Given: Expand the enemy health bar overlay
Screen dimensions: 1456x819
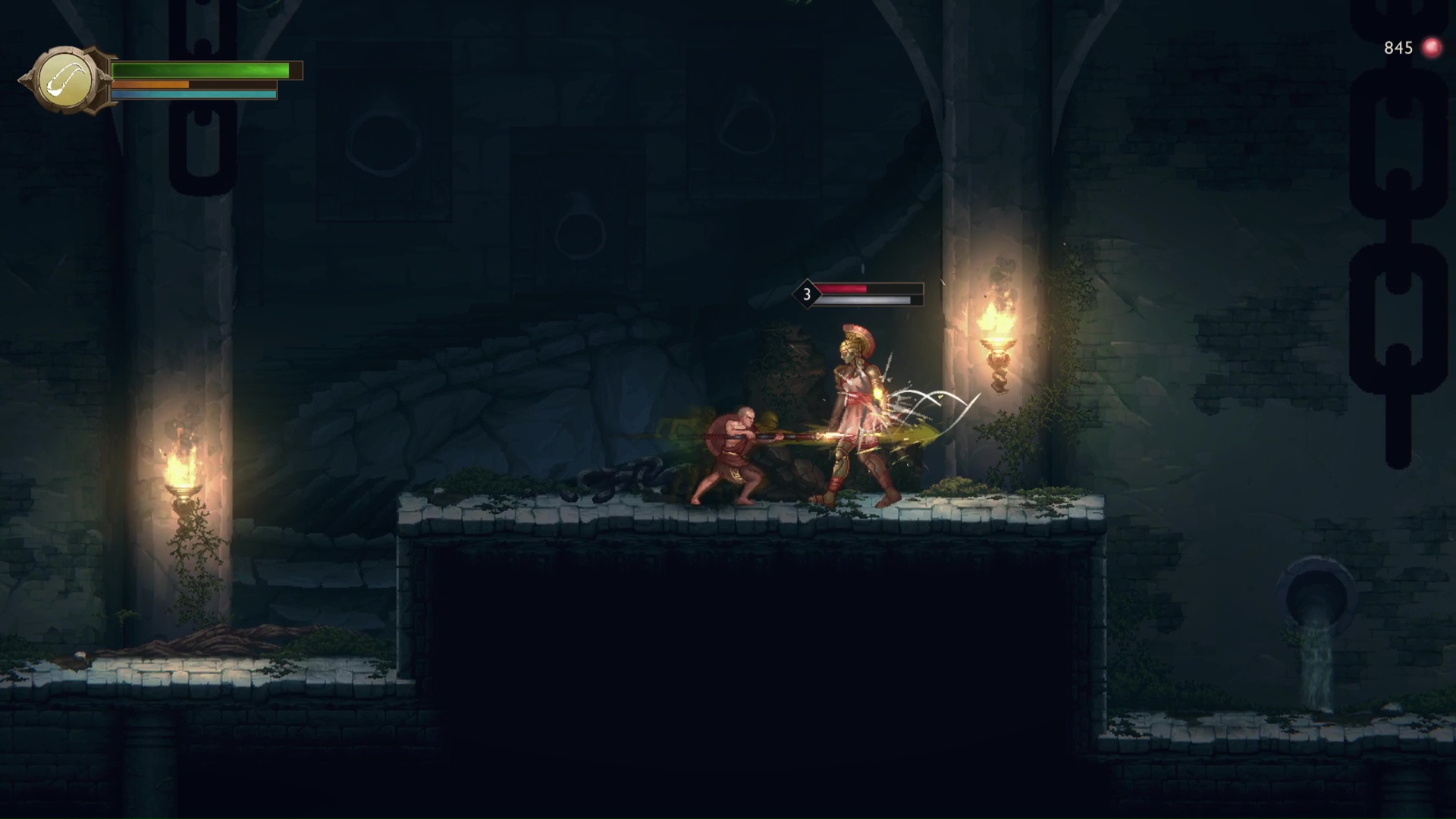Looking at the screenshot, I should (x=864, y=292).
